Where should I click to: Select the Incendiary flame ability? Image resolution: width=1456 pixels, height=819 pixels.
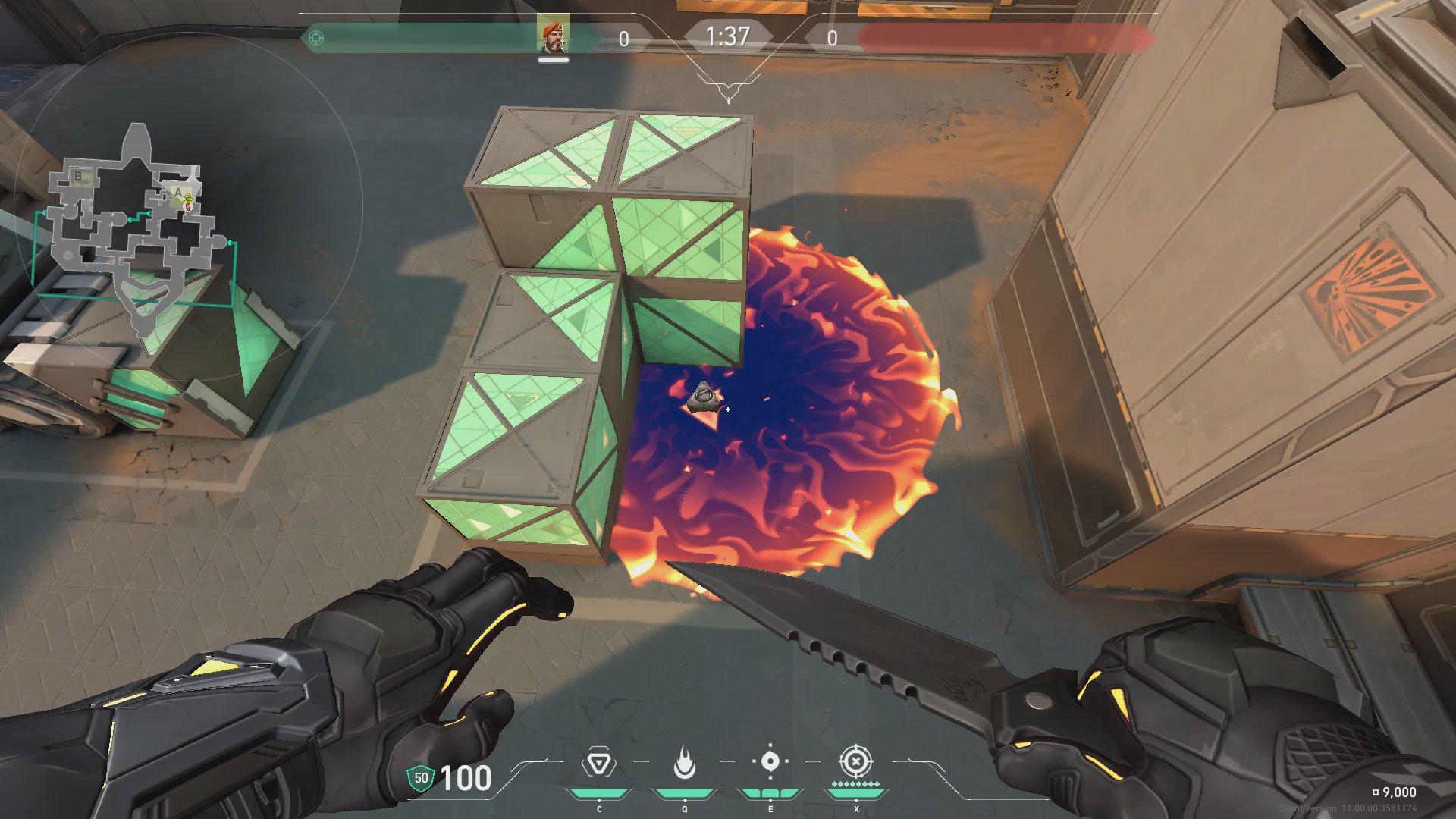(x=684, y=763)
